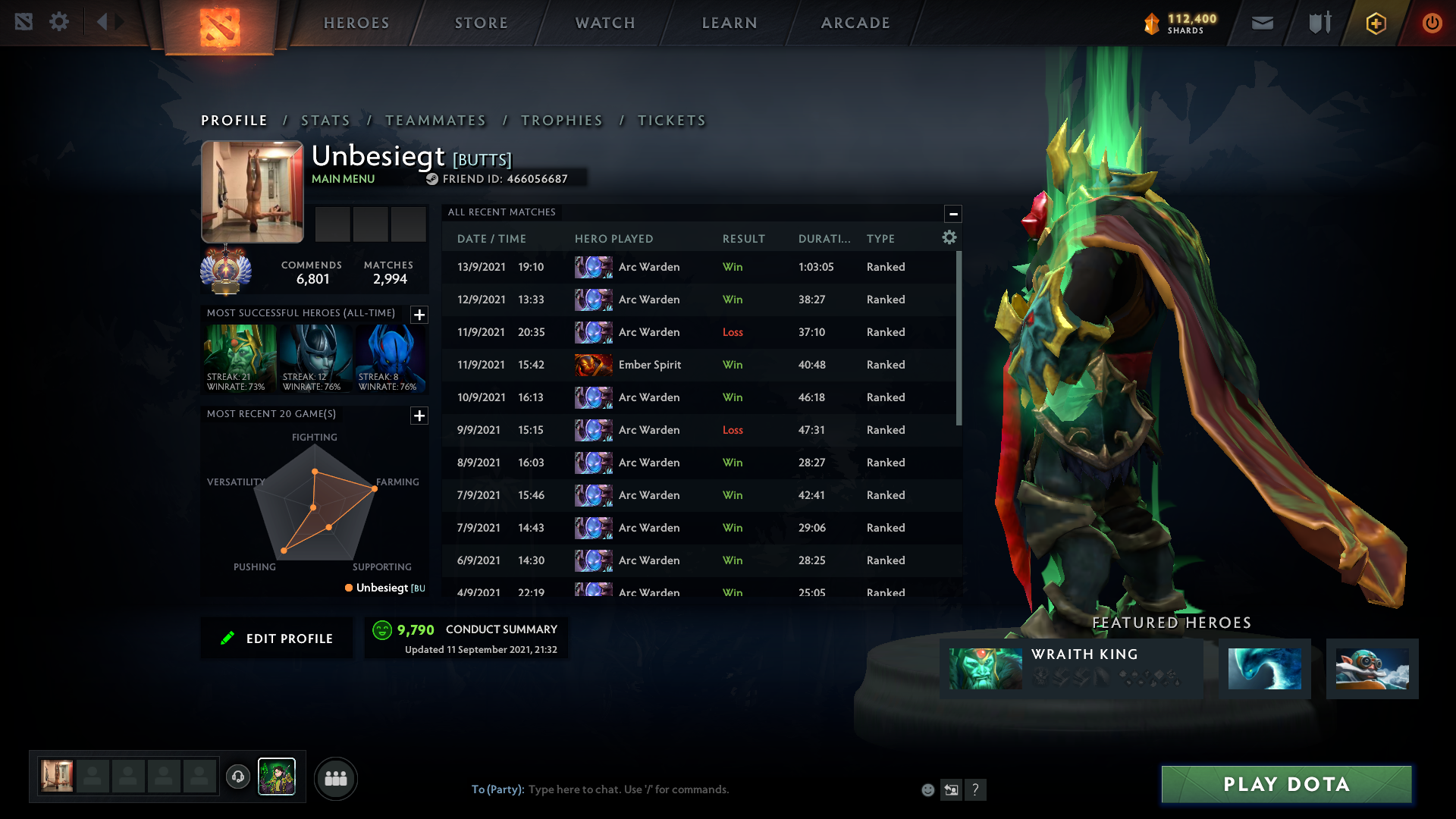Open the Watch section
Viewport: 1456px width, 819px height.
click(605, 23)
